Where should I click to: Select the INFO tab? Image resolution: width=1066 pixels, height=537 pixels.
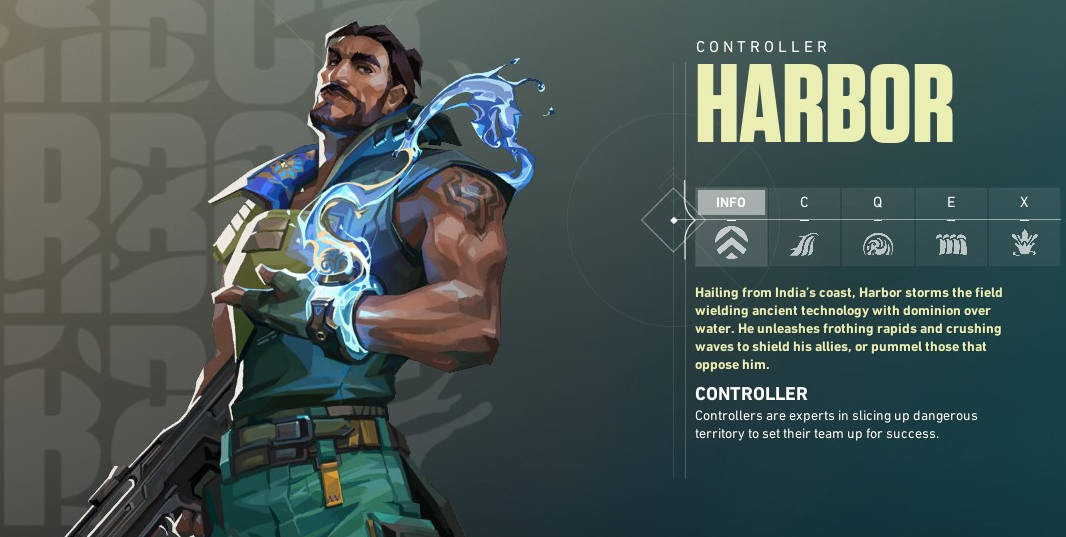[x=731, y=202]
